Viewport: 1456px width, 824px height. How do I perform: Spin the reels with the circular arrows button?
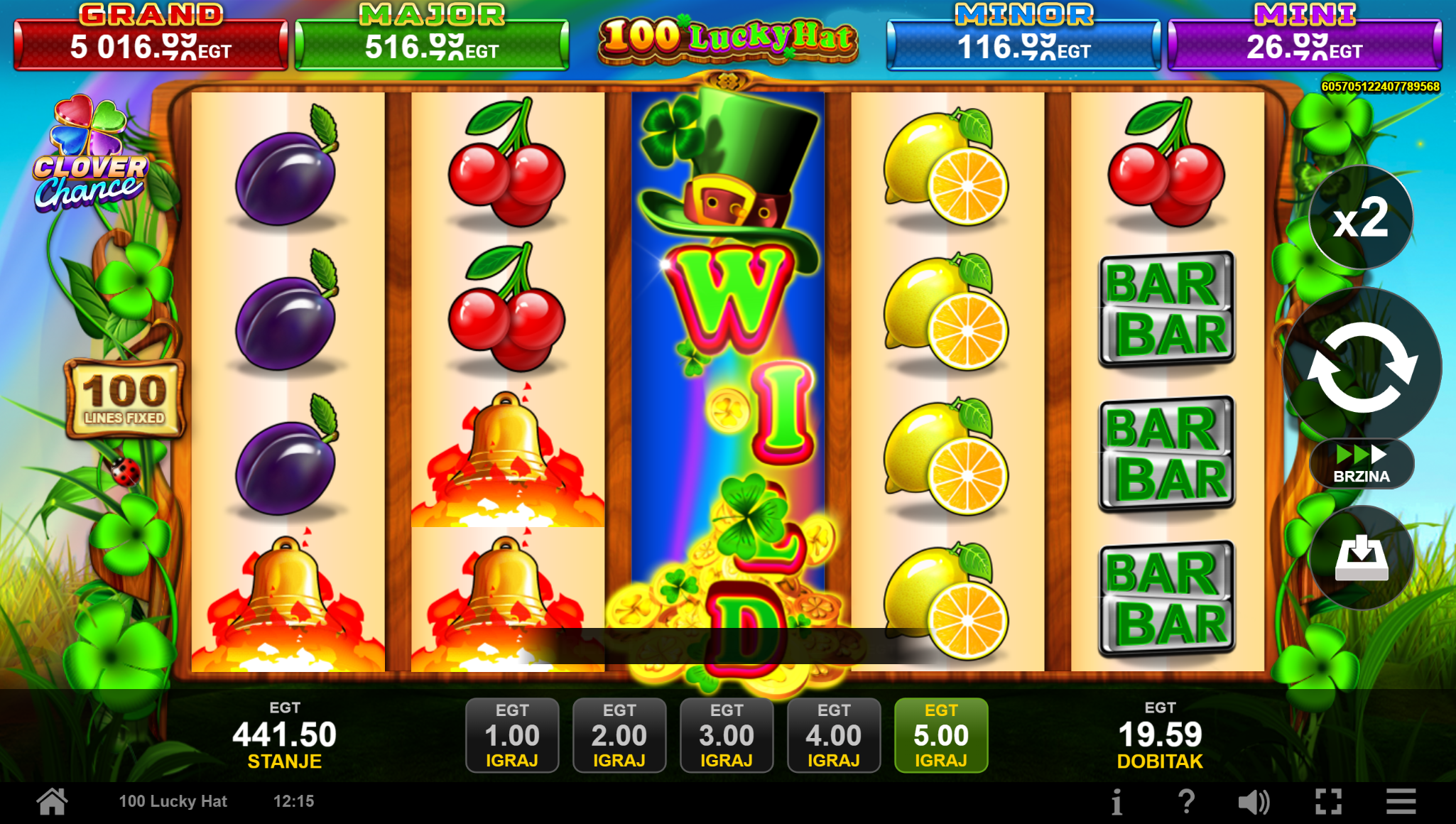point(1362,367)
